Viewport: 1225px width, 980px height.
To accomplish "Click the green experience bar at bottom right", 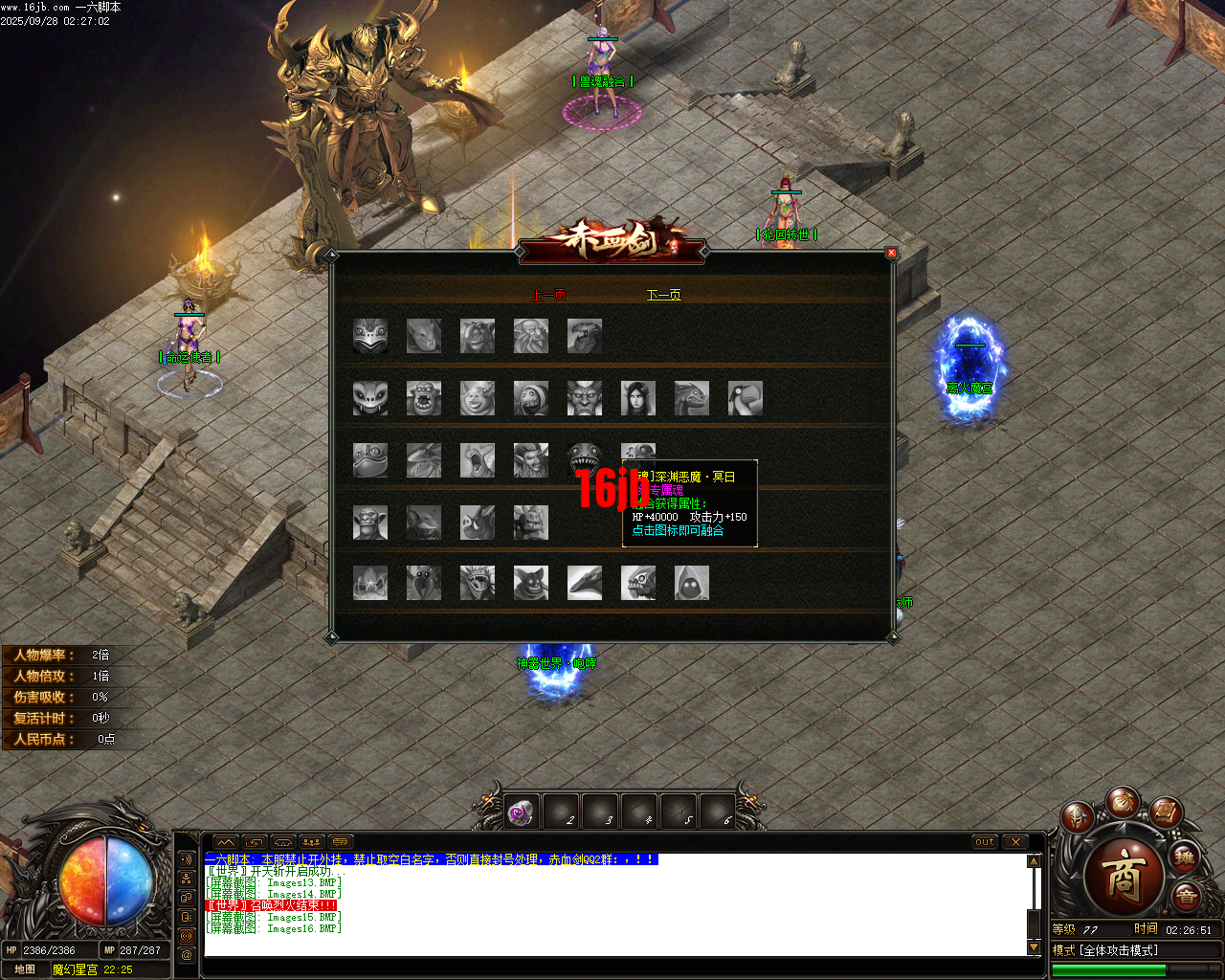I will 1110,971.
